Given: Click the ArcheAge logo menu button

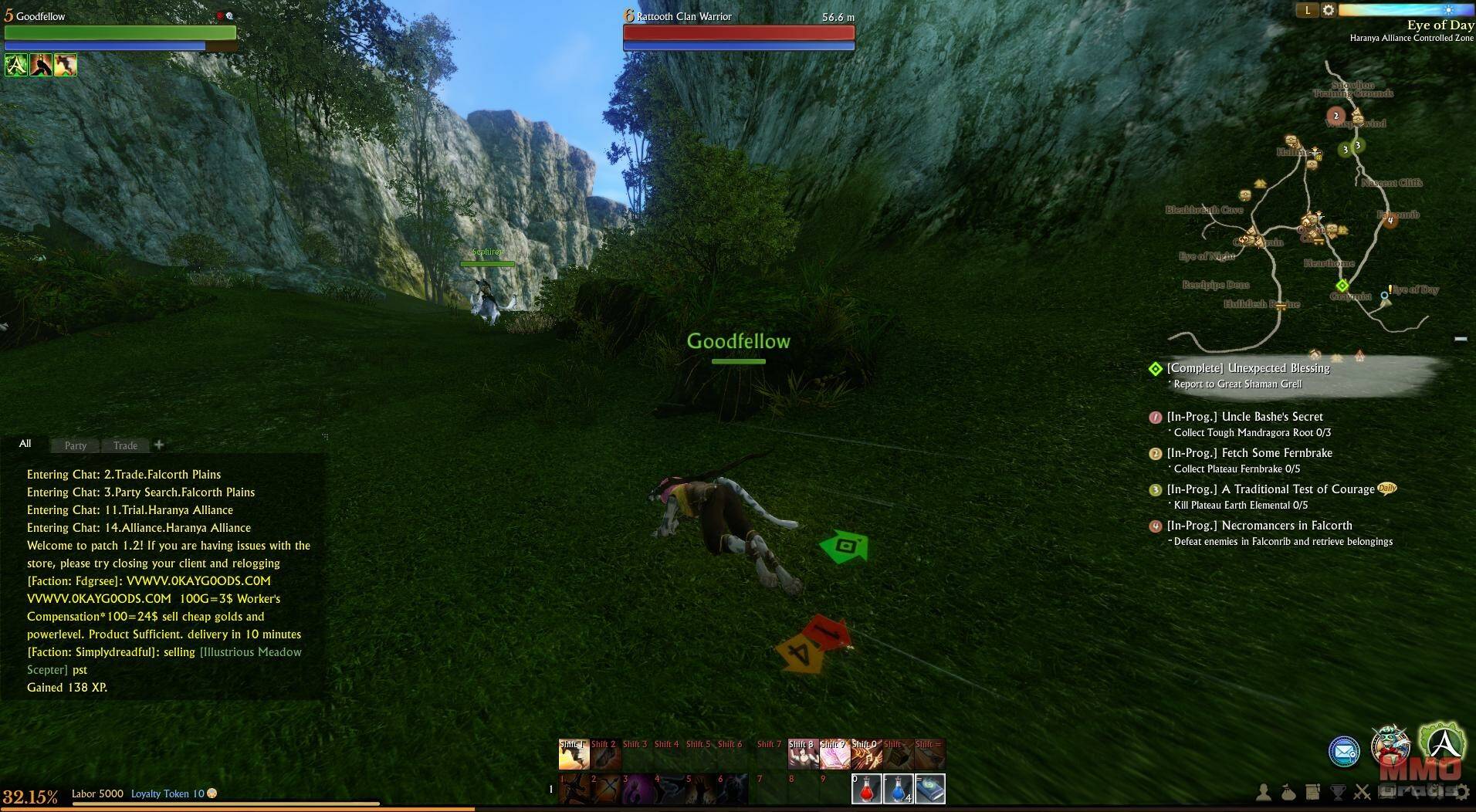Looking at the screenshot, I should click(x=1441, y=743).
